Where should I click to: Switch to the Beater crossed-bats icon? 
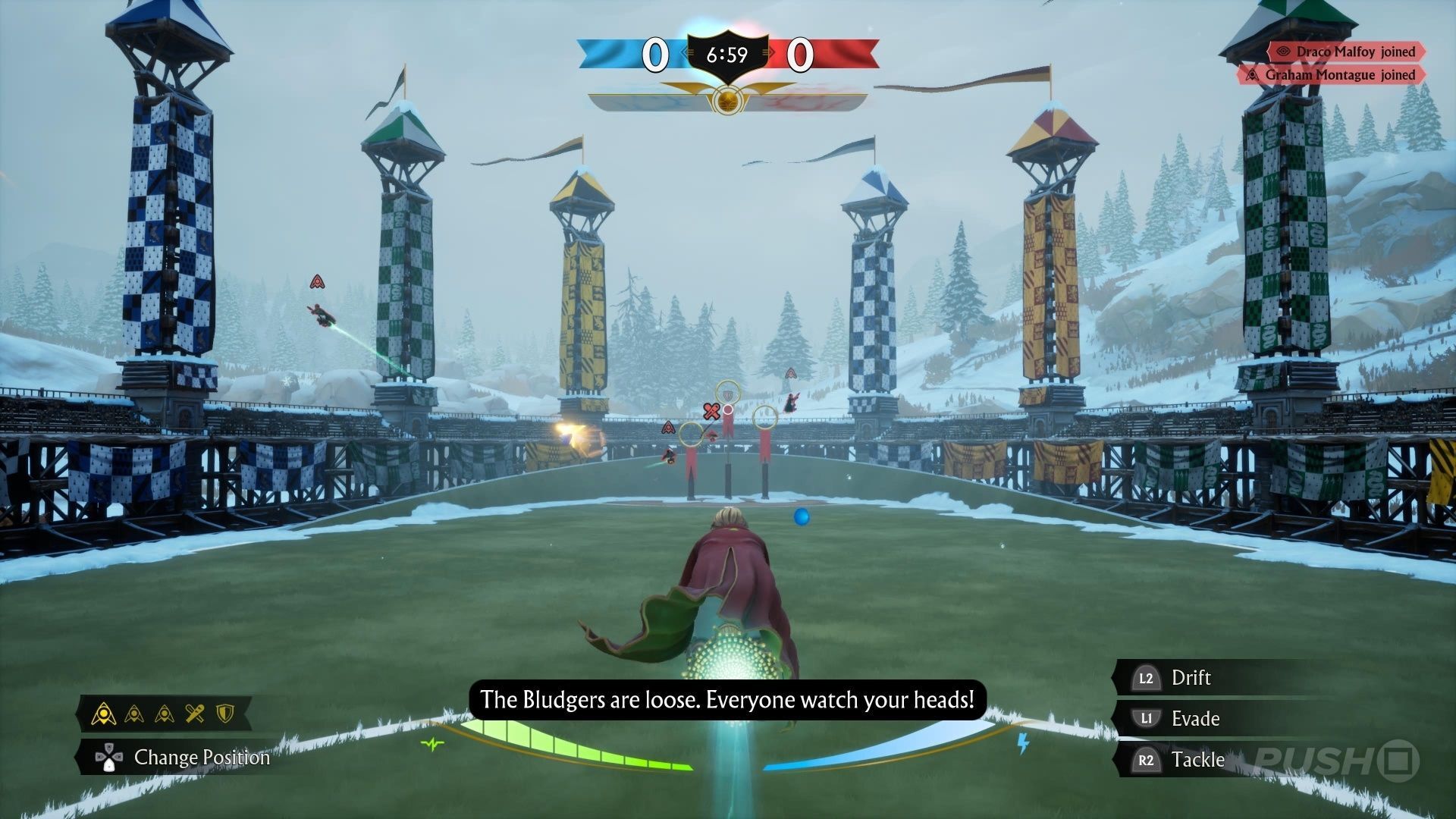tap(195, 714)
